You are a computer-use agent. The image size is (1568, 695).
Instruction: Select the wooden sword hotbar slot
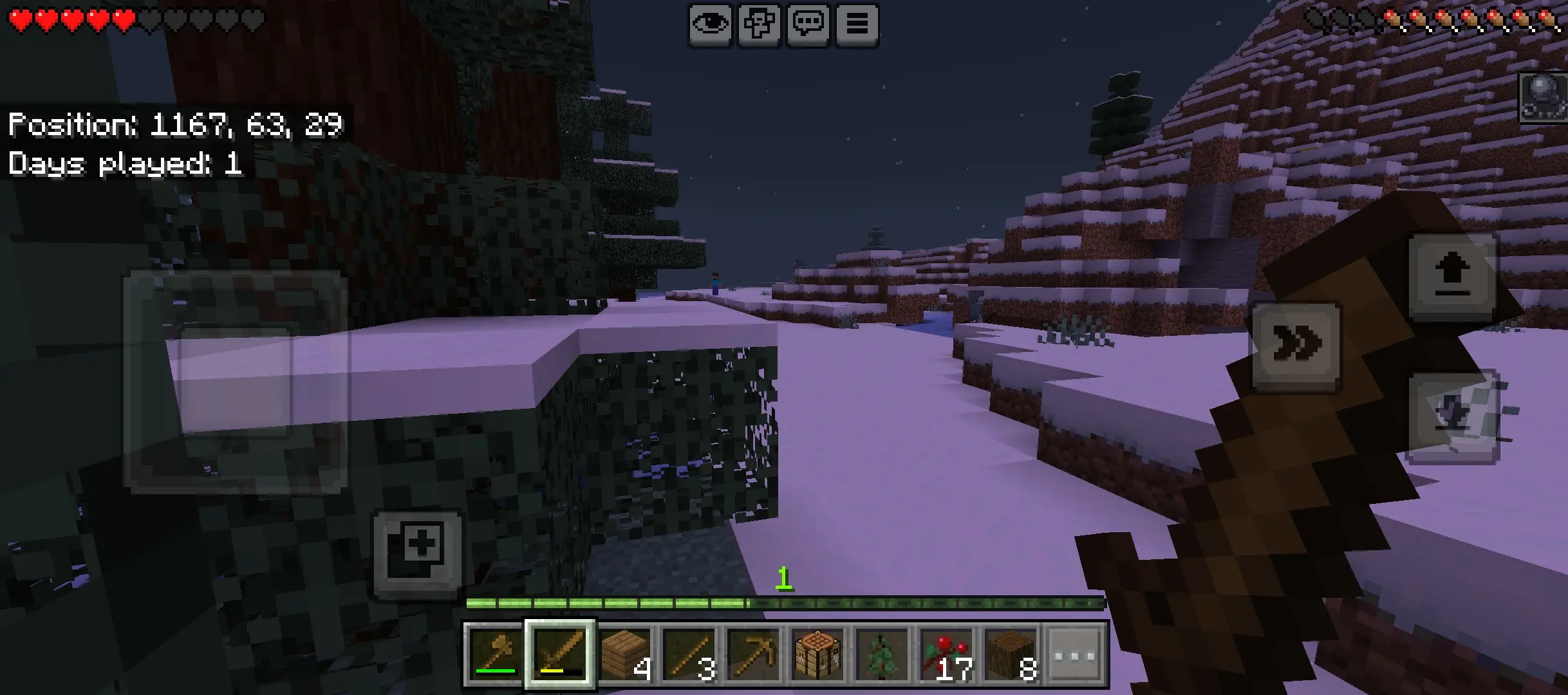(560, 654)
